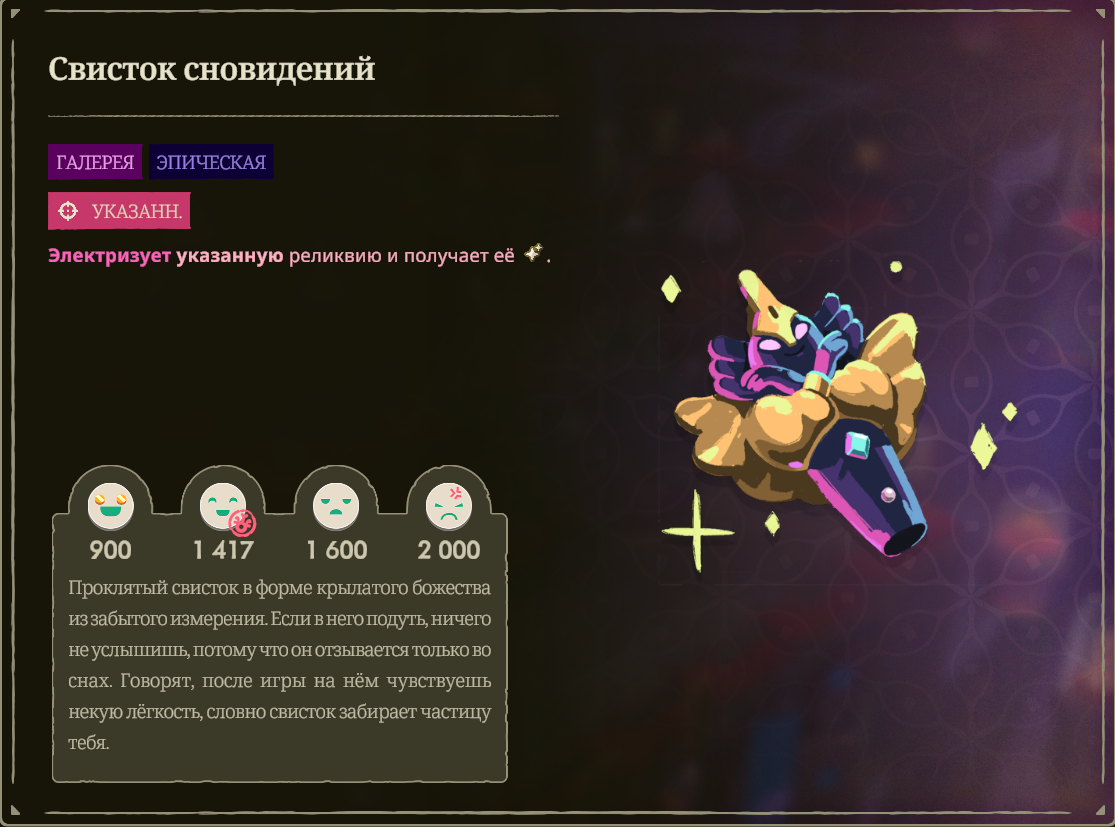Click the highlighted word Электризует
The image size is (1115, 827).
pyautogui.click(x=109, y=256)
